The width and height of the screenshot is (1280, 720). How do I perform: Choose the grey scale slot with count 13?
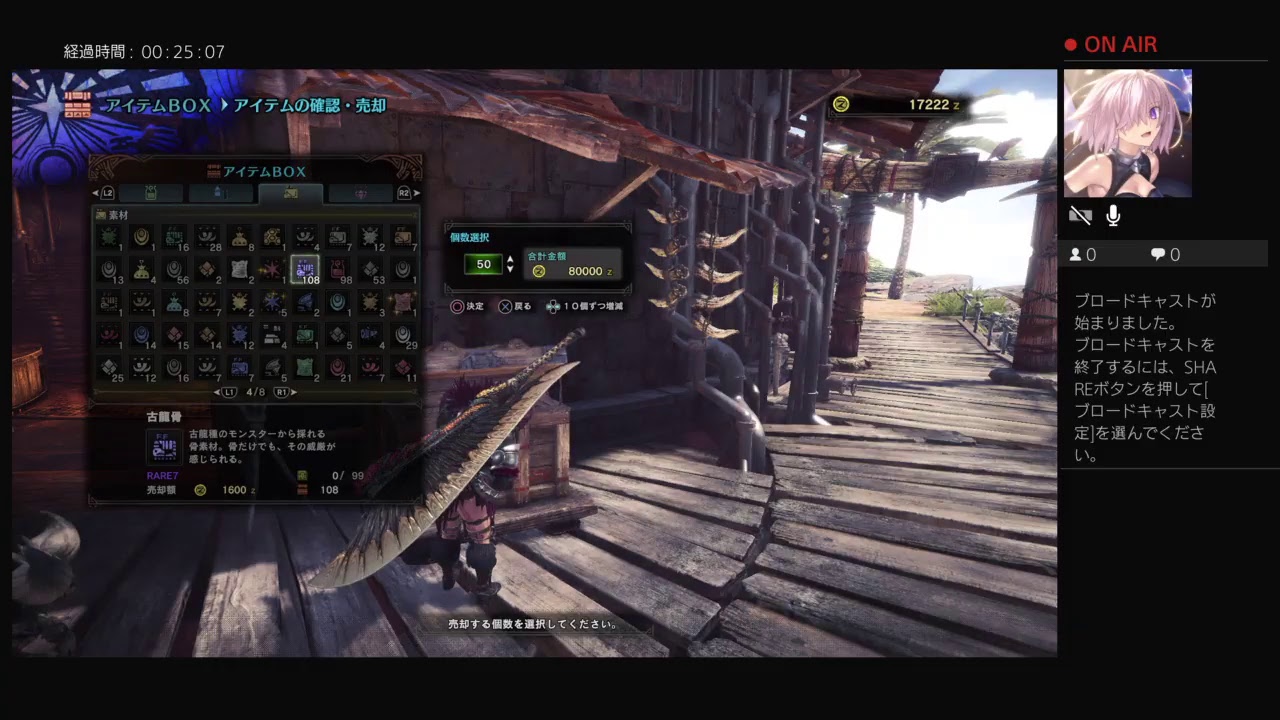[x=109, y=268]
